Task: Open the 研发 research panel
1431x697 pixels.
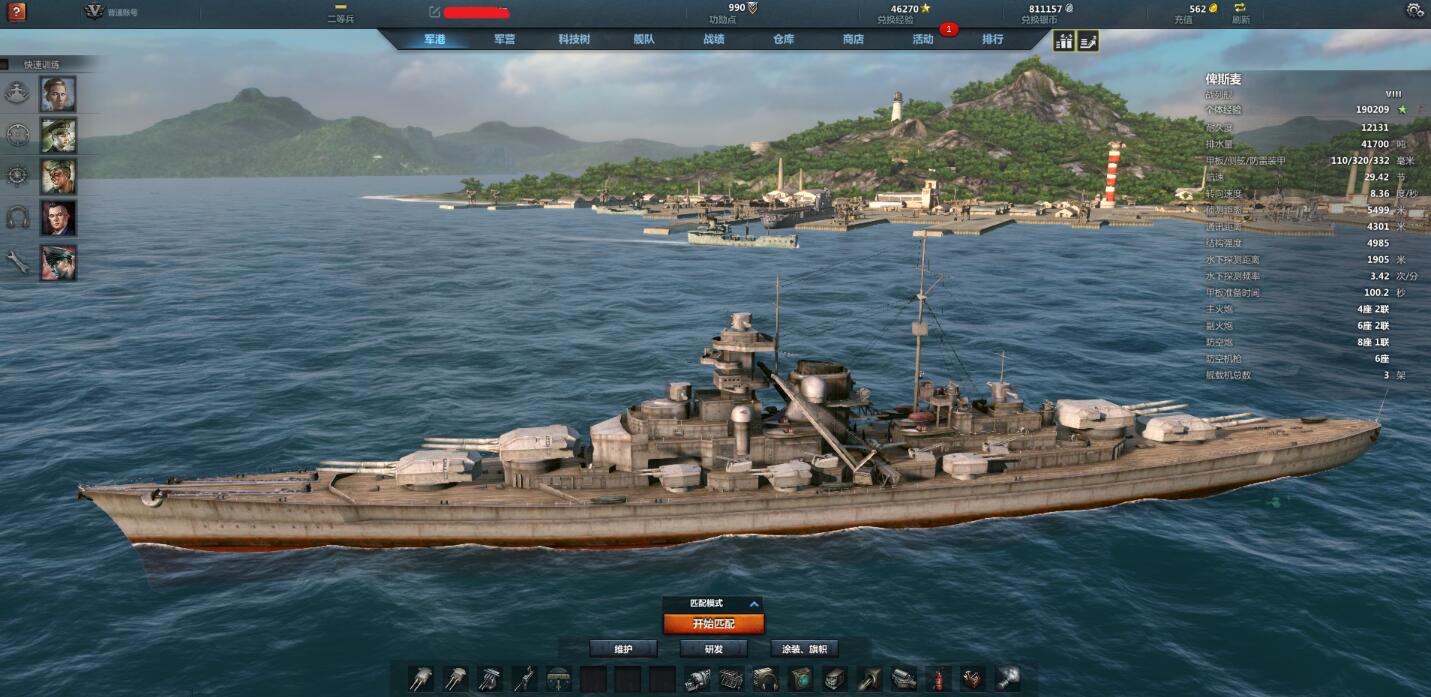Action: 713,649
